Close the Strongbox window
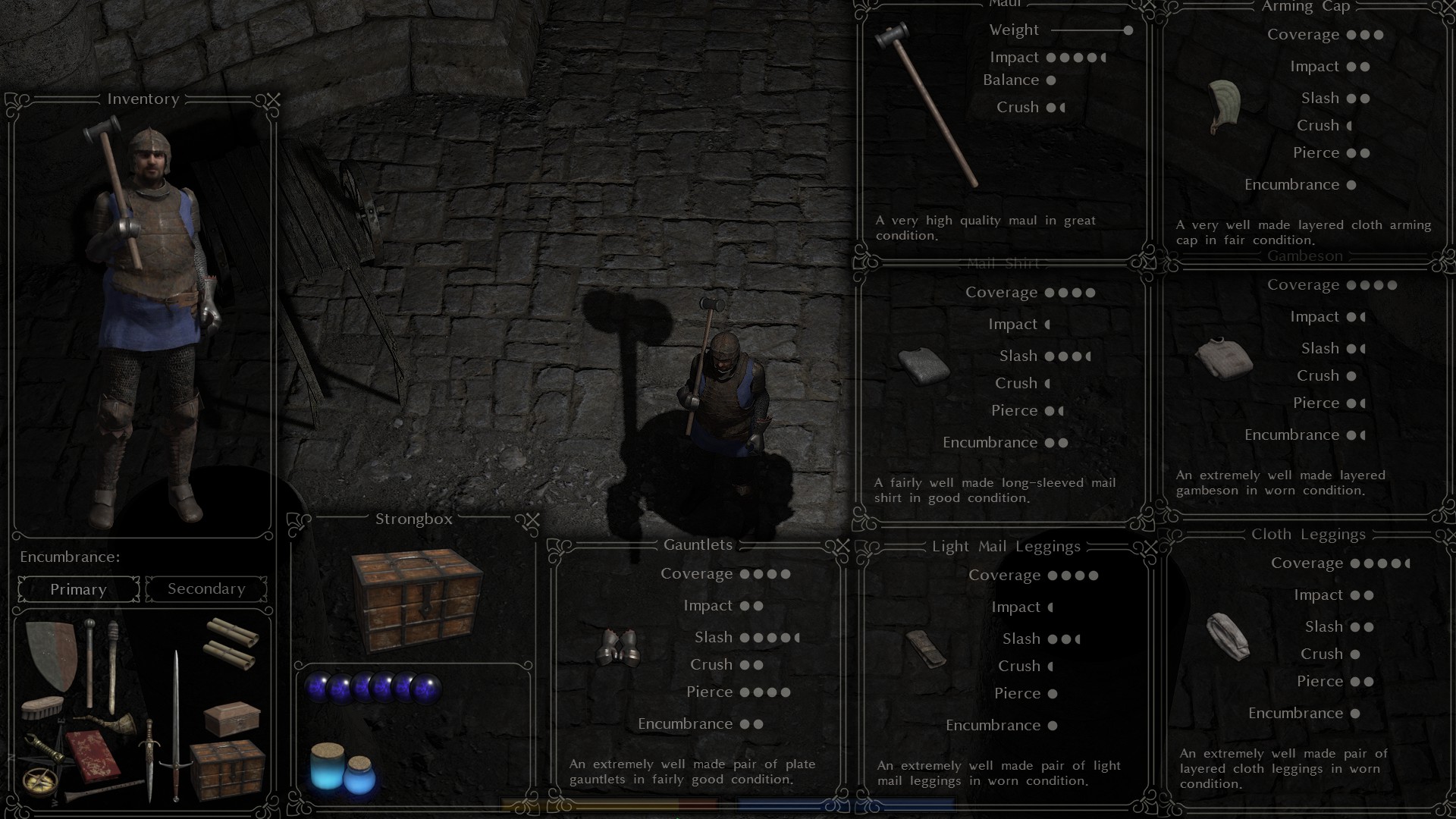 click(533, 519)
